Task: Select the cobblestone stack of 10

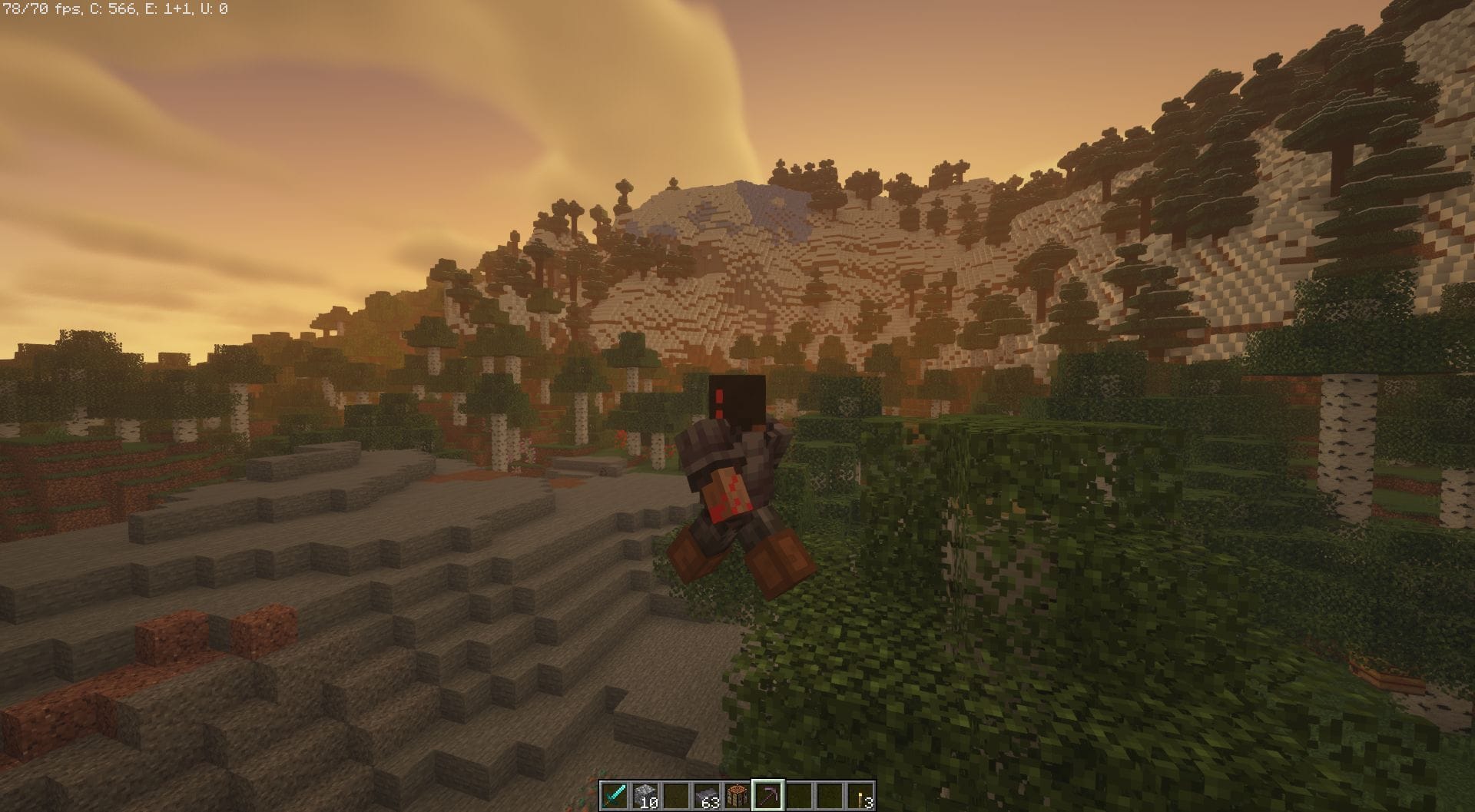Action: pyautogui.click(x=645, y=793)
